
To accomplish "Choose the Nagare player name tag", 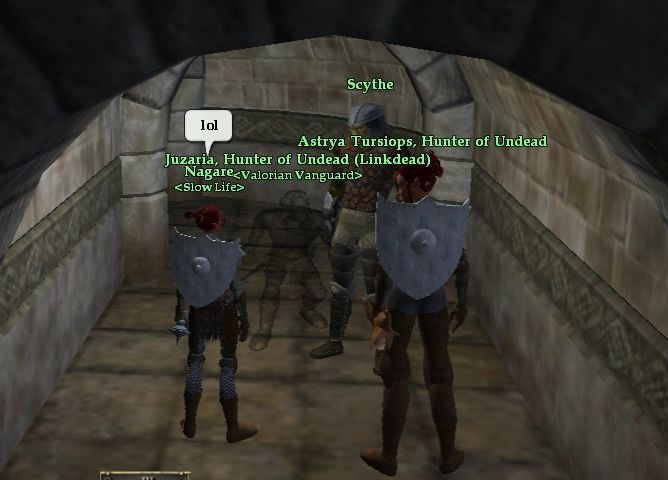I will 207,172.
